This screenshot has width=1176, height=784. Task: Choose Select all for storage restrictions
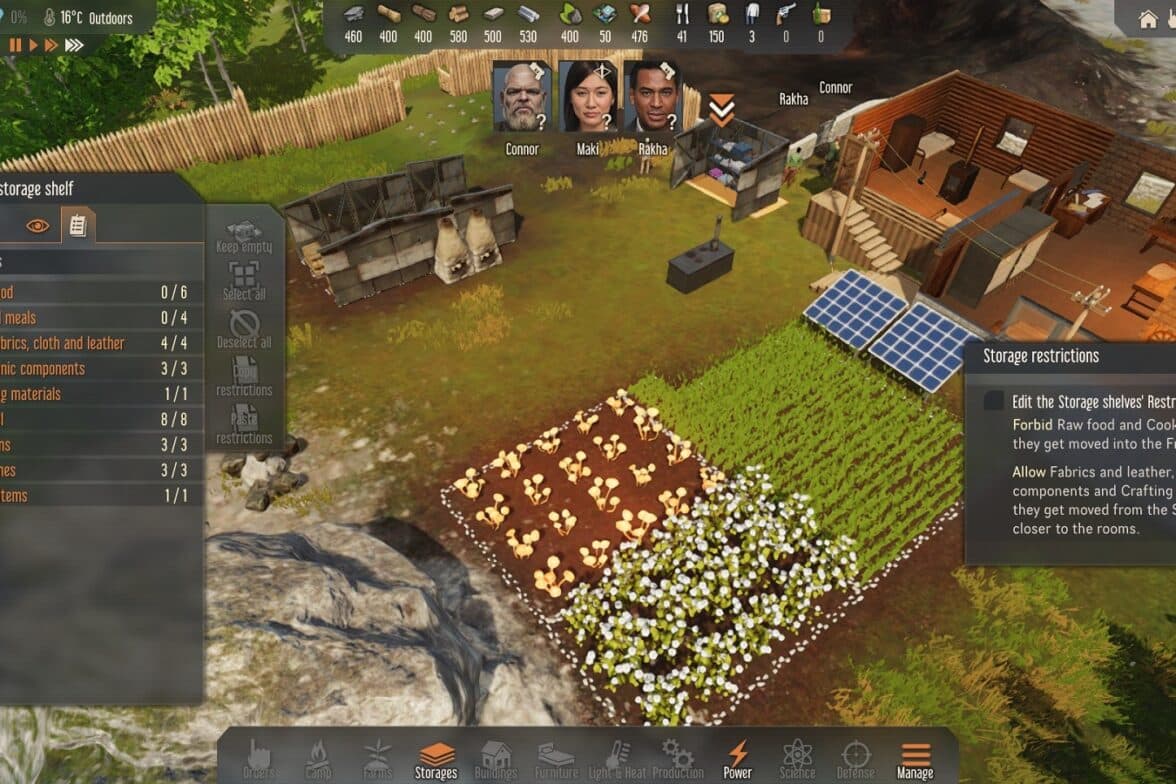[244, 282]
